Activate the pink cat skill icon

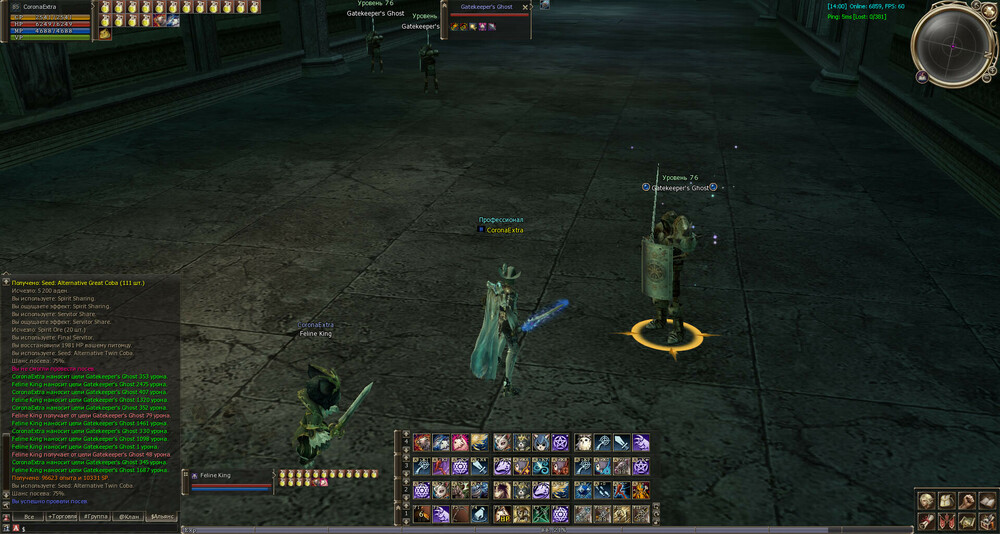click(461, 442)
